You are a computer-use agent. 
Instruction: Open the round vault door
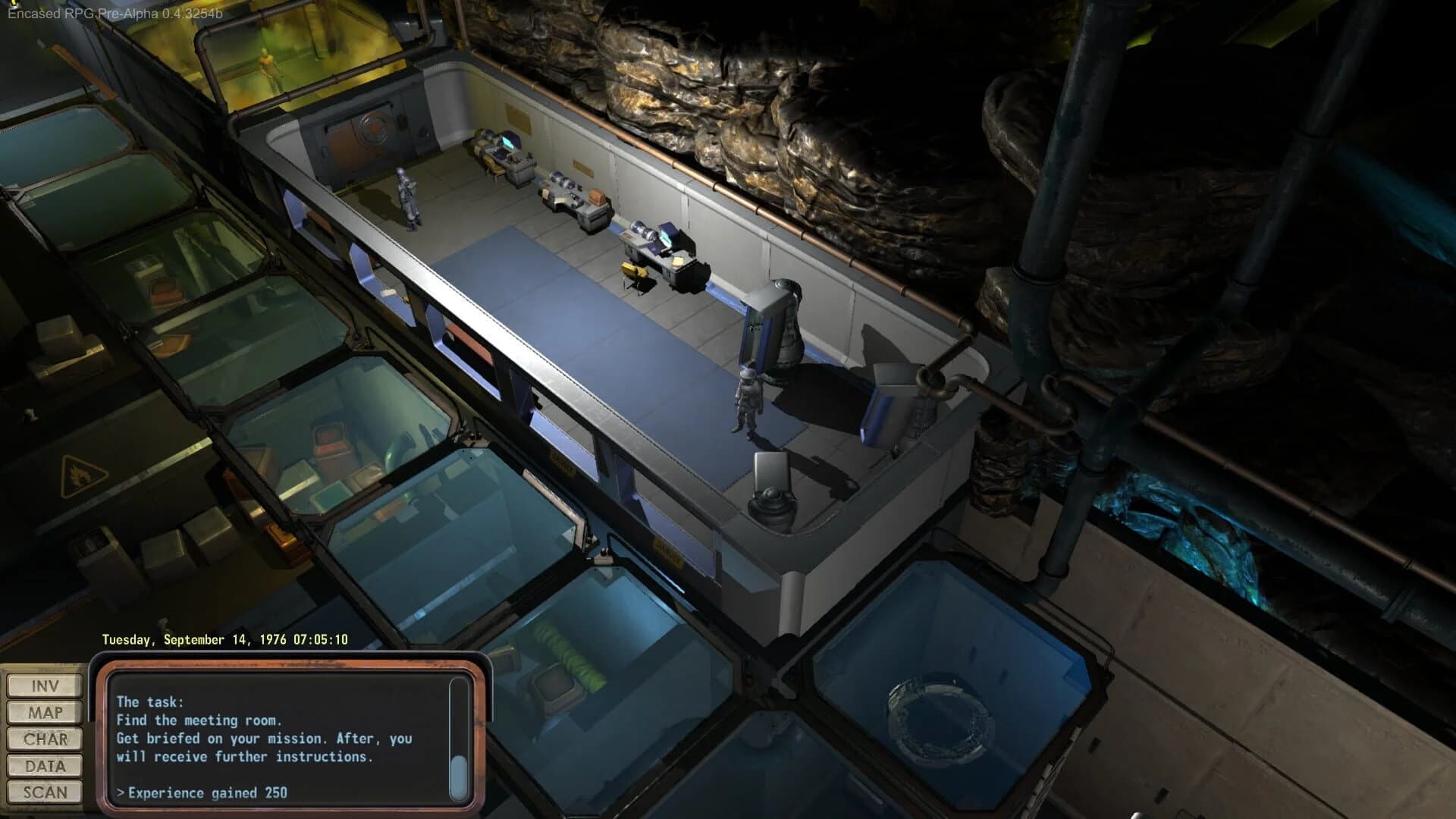373,129
